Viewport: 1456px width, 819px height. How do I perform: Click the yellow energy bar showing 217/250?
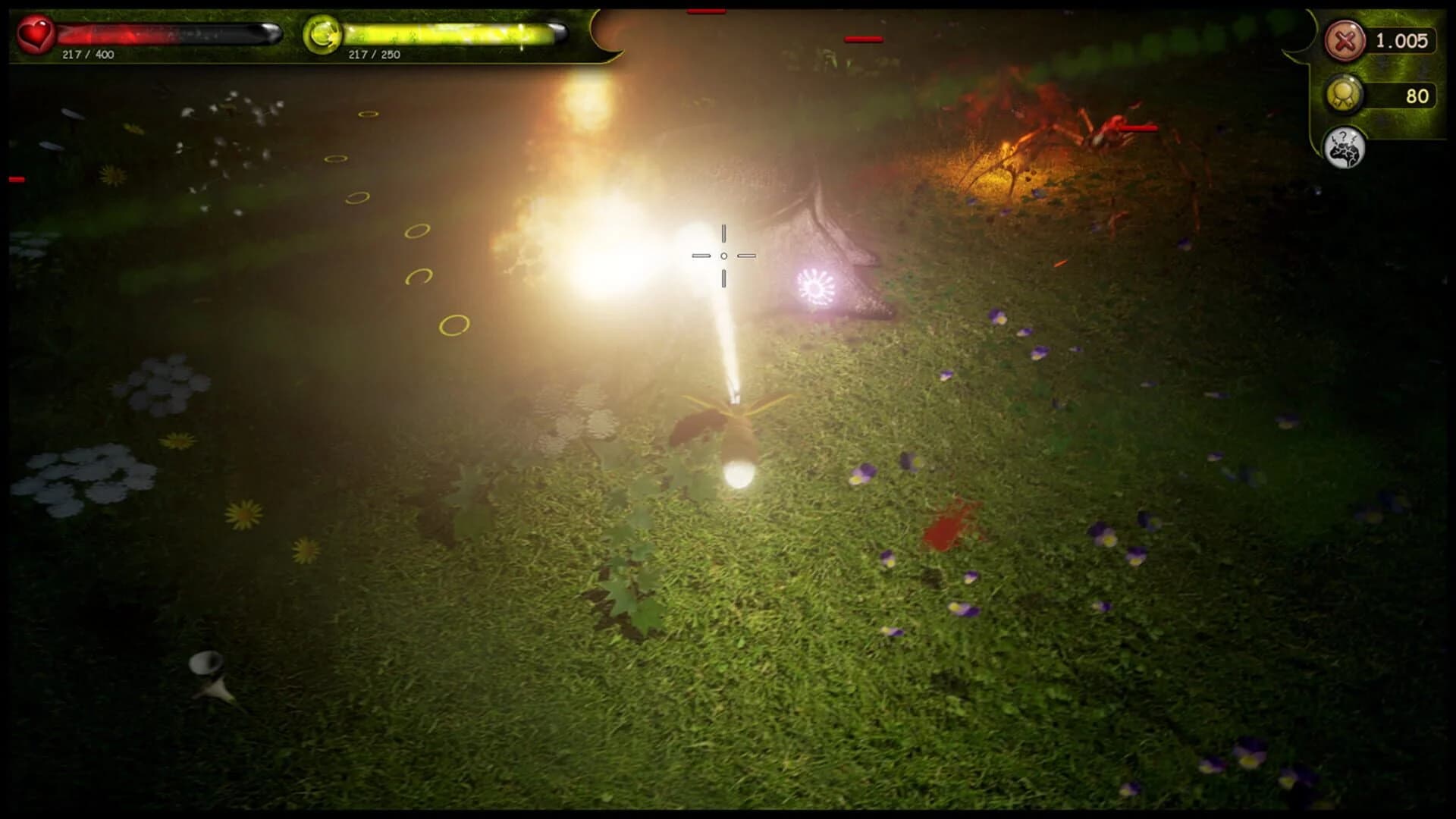click(447, 33)
